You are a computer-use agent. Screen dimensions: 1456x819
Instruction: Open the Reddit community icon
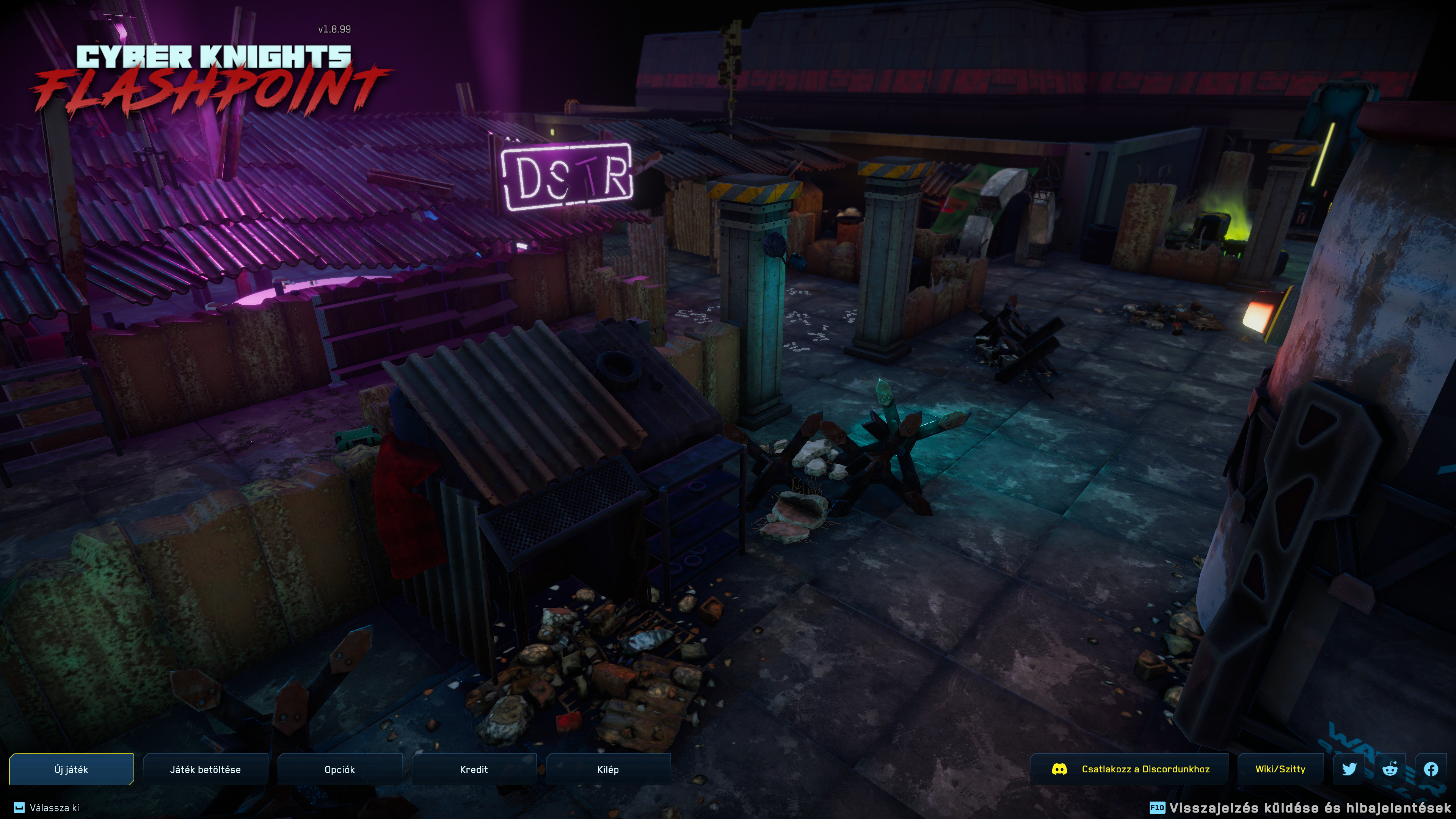[1390, 769]
